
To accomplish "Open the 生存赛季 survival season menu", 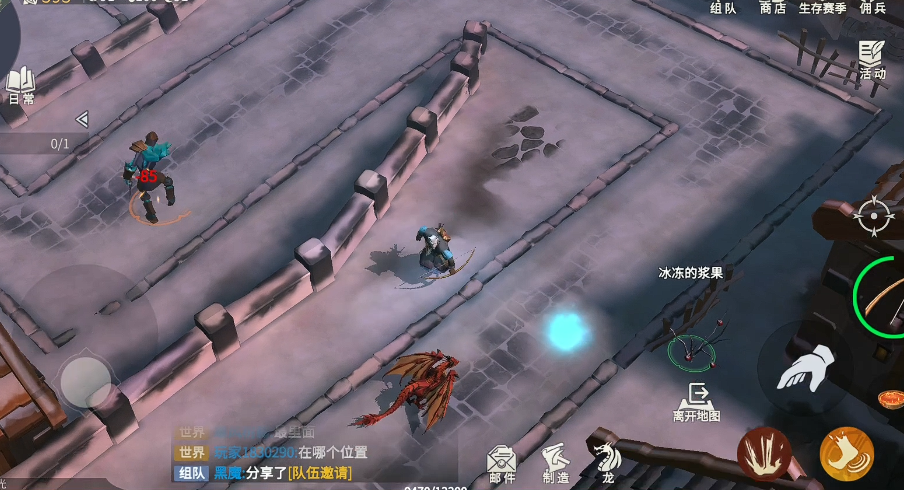I will [822, 8].
